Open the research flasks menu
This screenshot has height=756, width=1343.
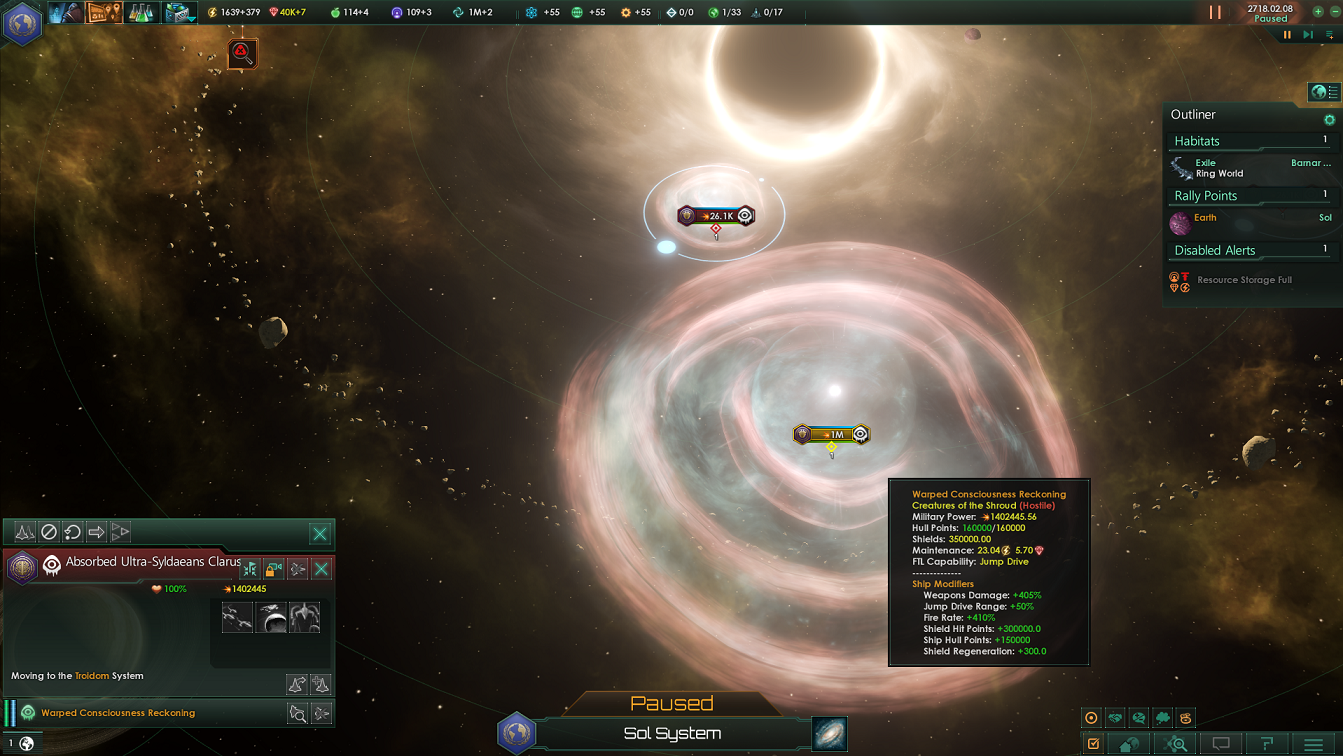click(x=140, y=13)
